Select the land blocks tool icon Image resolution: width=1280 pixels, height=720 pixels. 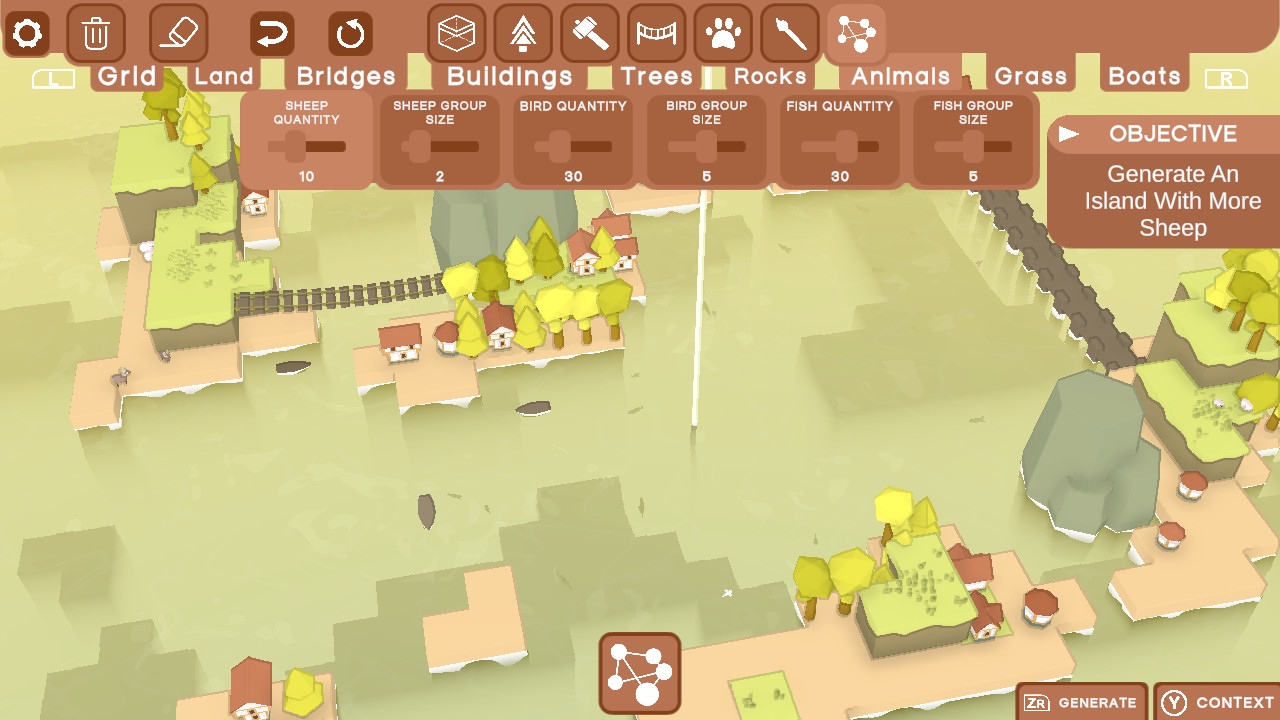454,32
